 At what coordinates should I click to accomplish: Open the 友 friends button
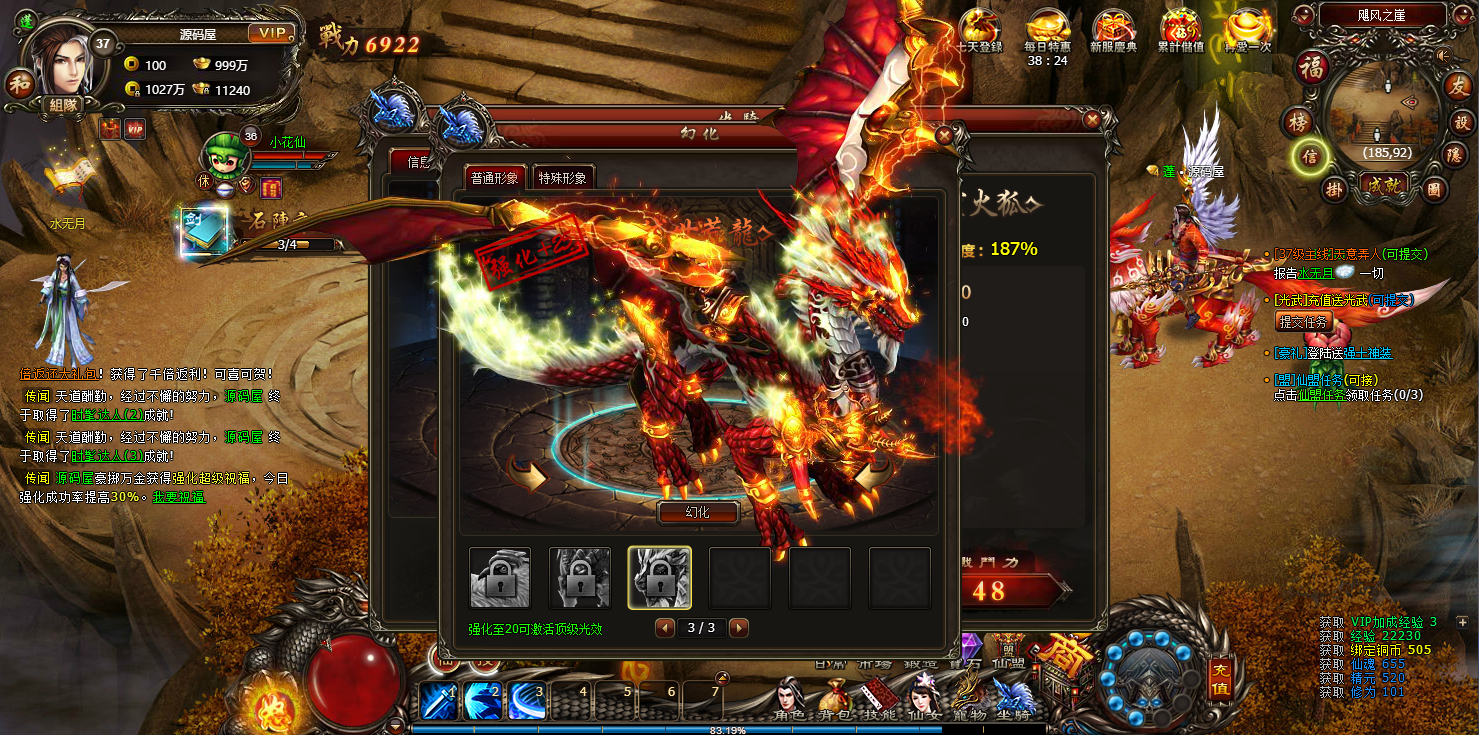1456,86
